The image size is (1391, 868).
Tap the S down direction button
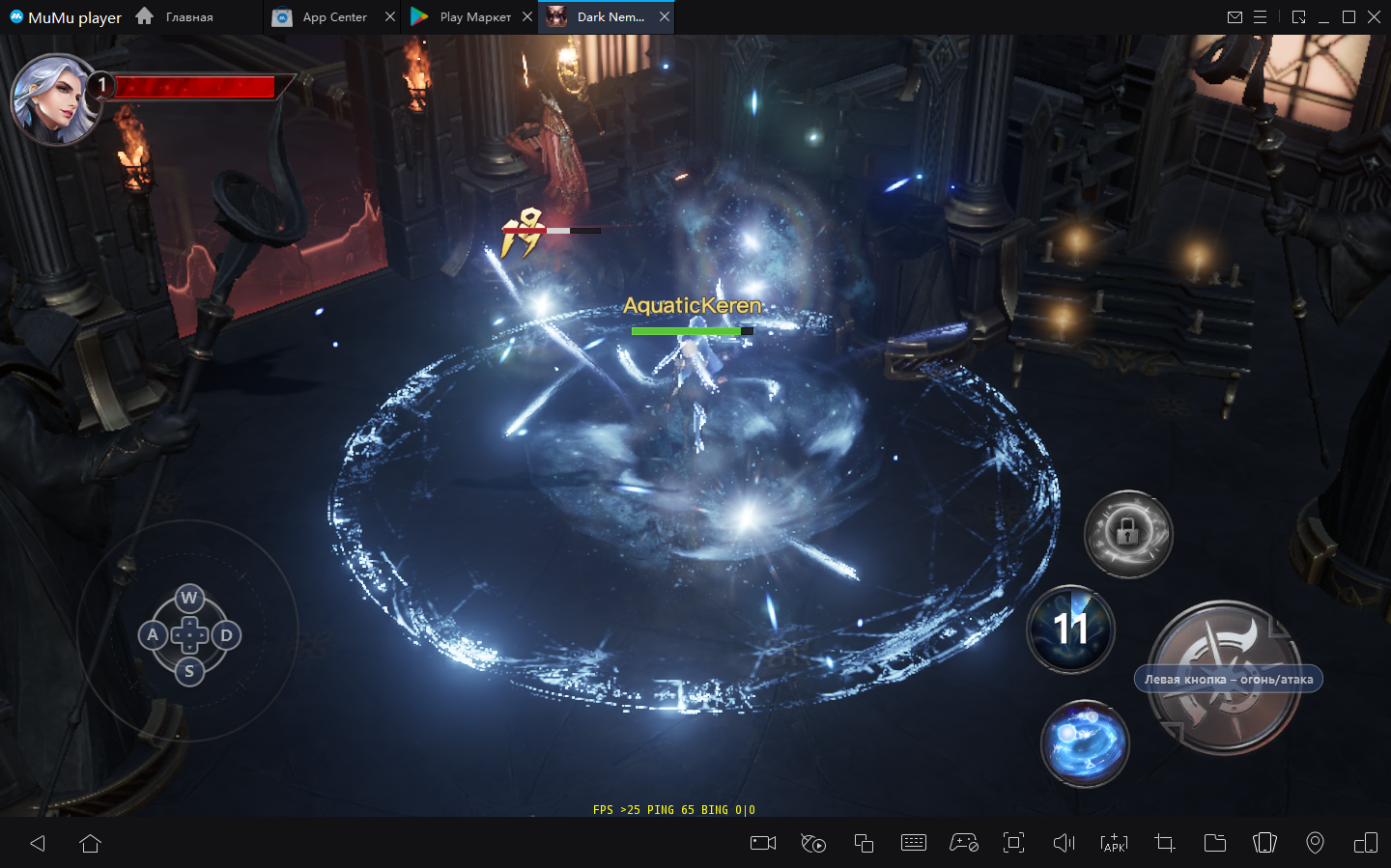coord(189,671)
